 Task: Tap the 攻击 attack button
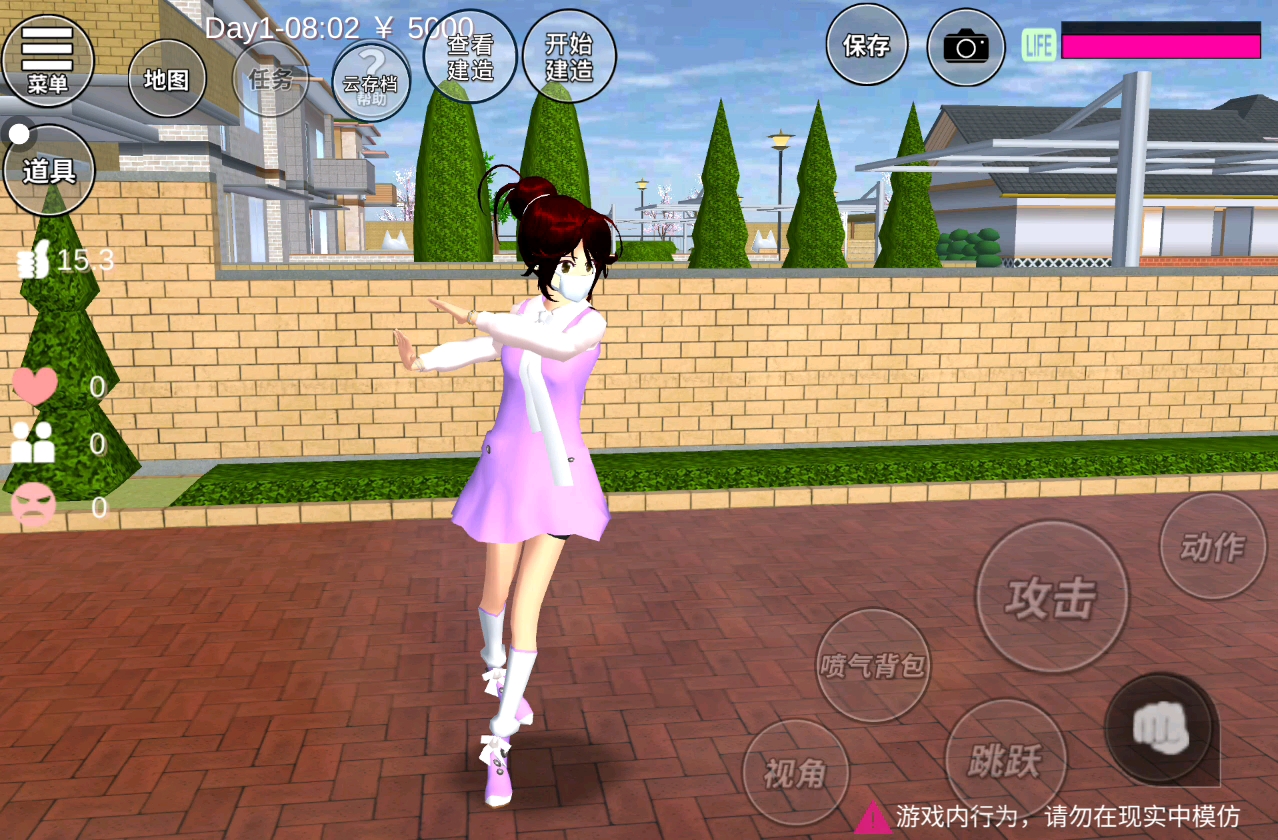point(1052,597)
